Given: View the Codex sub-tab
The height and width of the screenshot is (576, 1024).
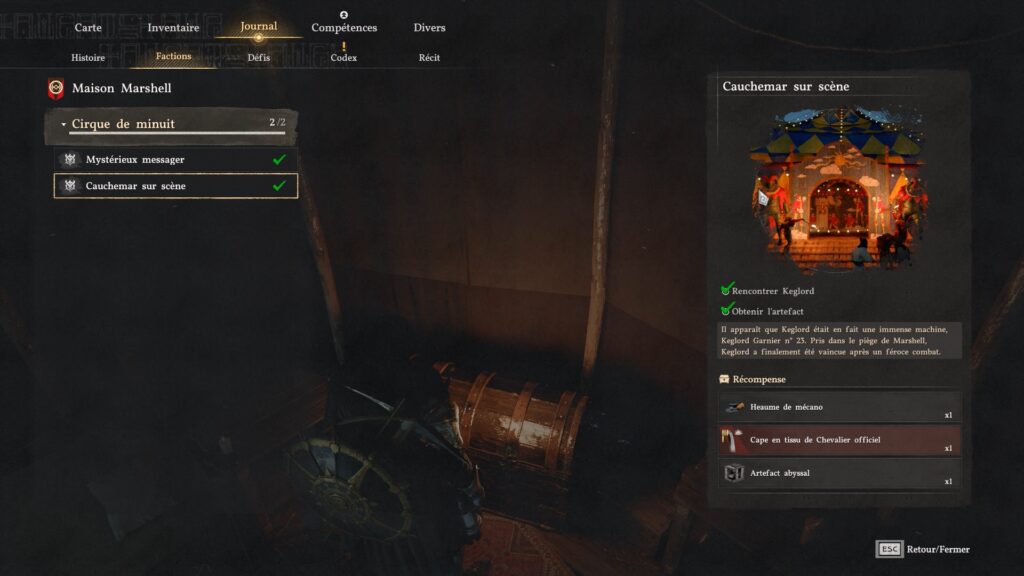Looking at the screenshot, I should pos(344,58).
